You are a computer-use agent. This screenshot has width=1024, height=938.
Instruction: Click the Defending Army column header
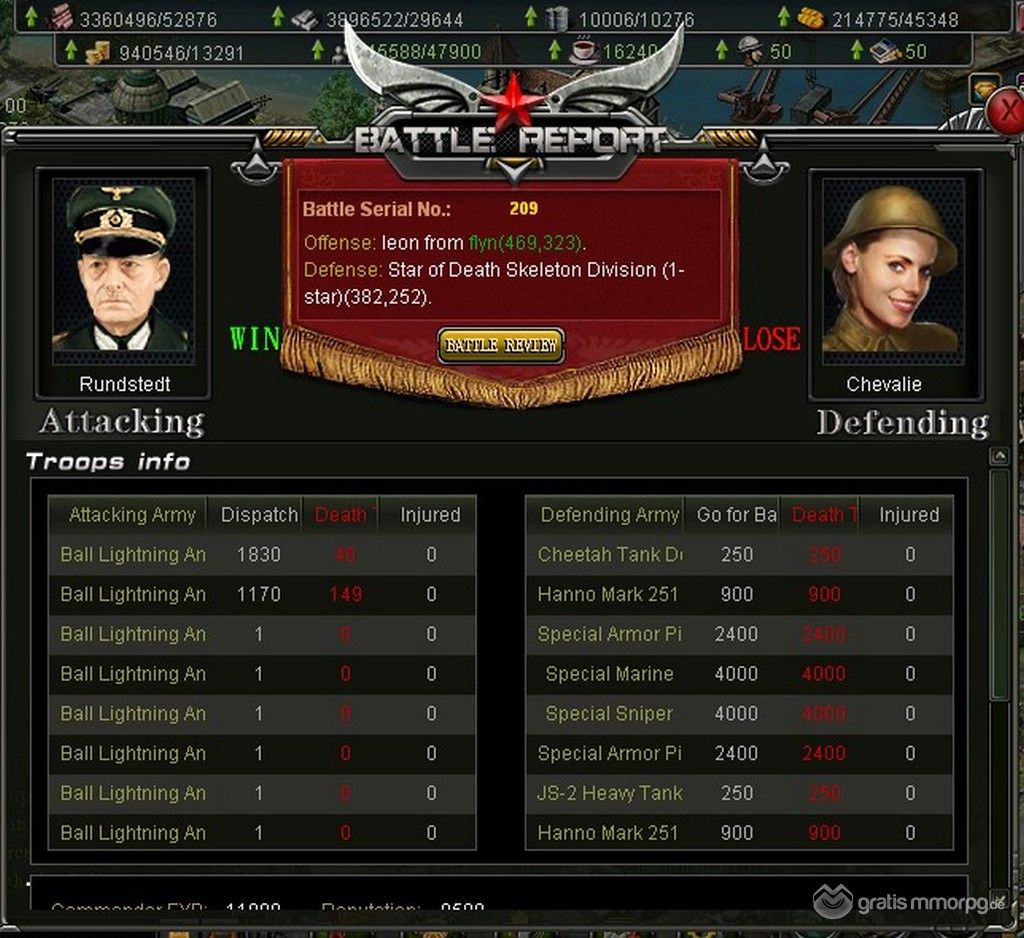tap(609, 515)
